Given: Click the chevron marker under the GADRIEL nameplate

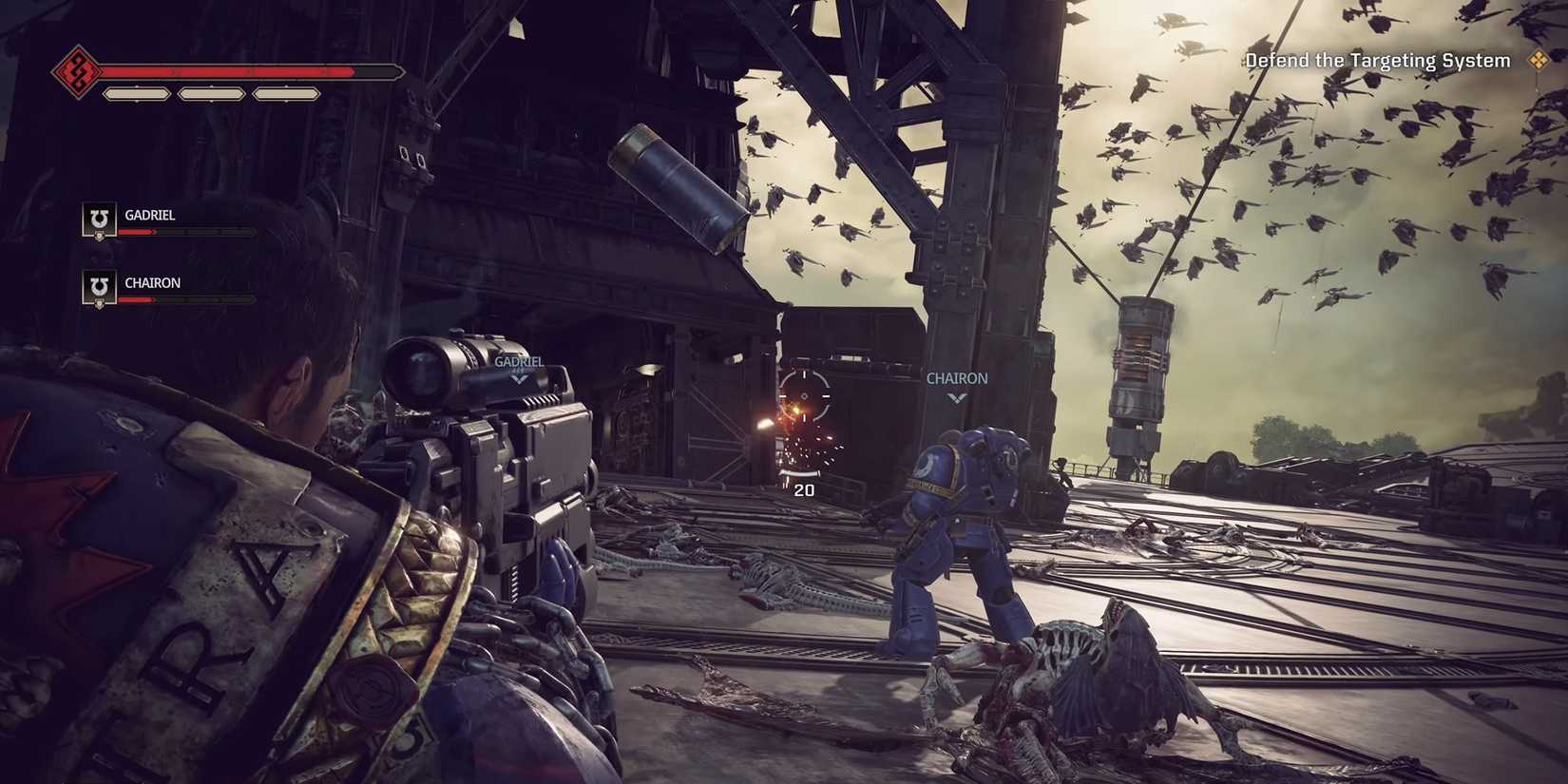Looking at the screenshot, I should tap(518, 376).
